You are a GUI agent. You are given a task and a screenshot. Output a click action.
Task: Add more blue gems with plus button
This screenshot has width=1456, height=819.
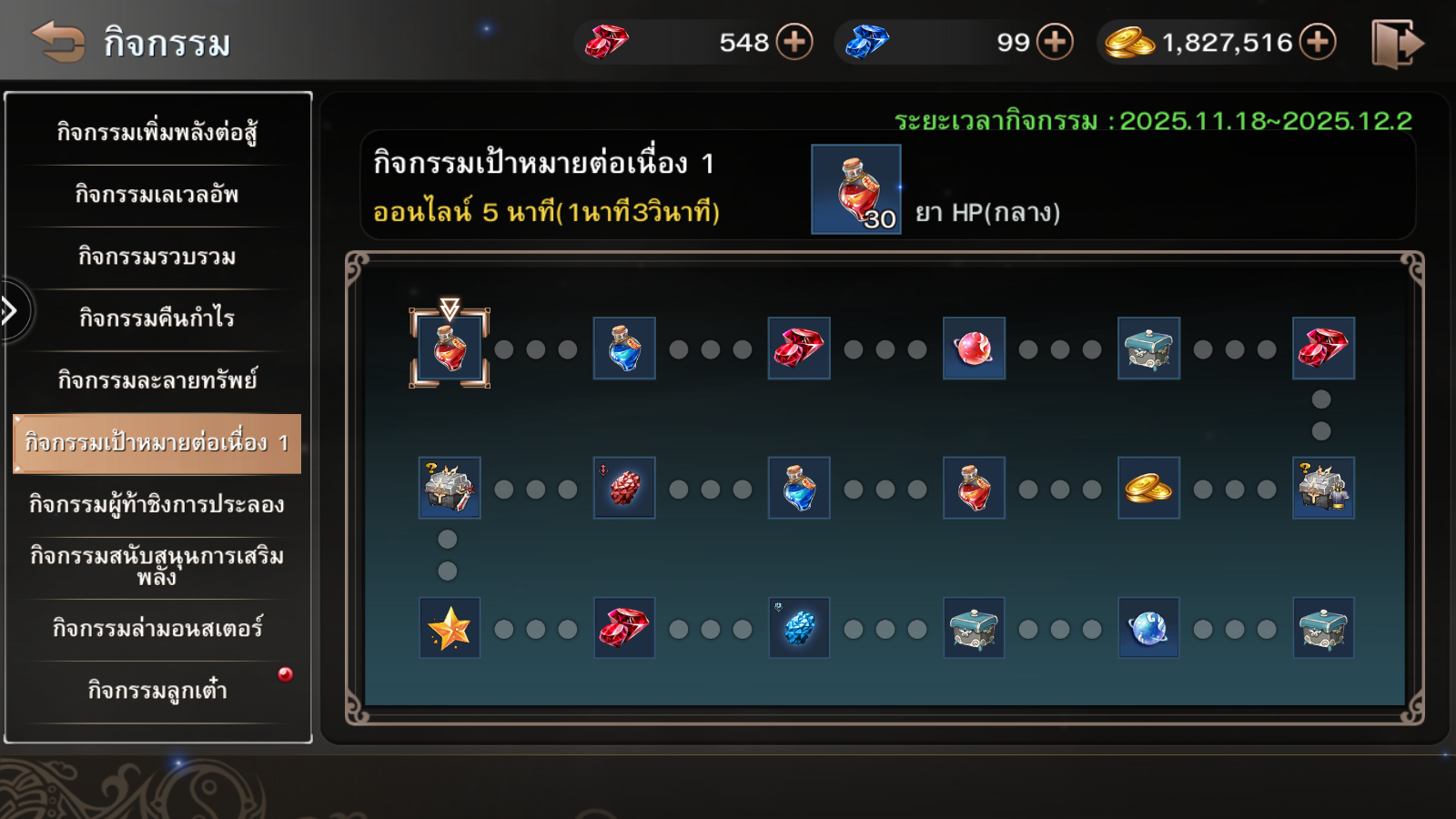1055,42
